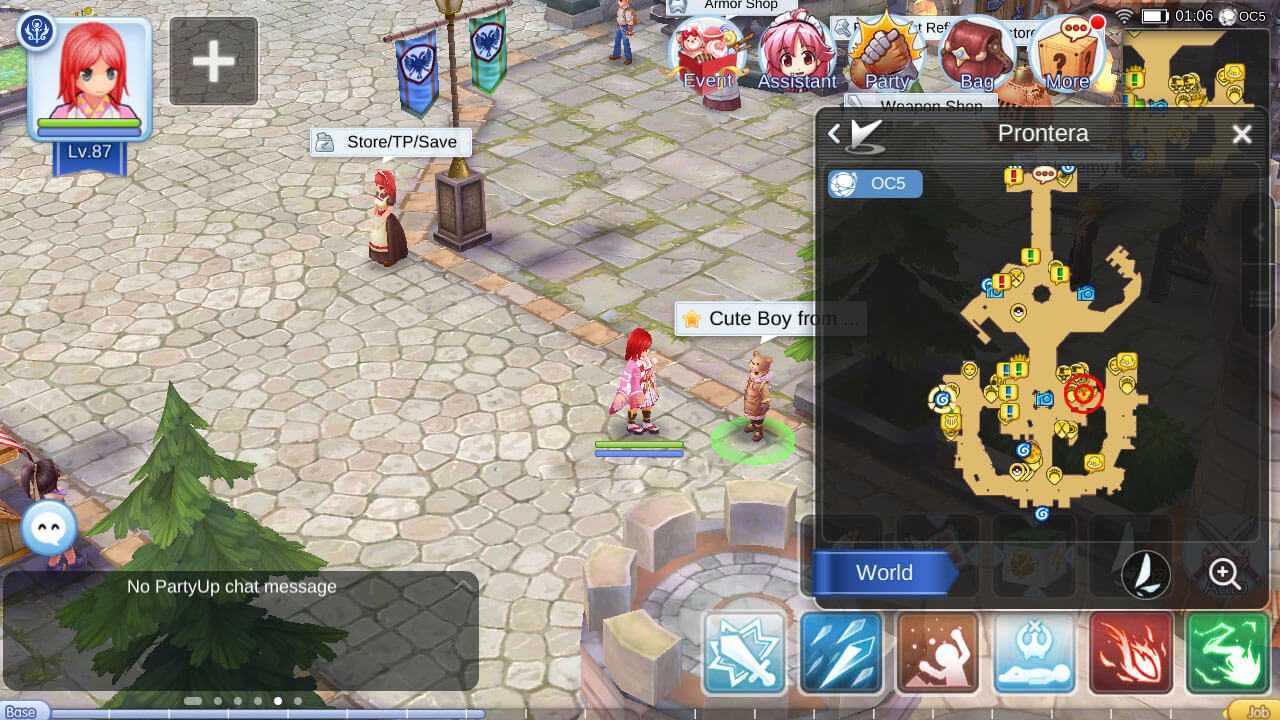Open the World map
The width and height of the screenshot is (1280, 720).
(x=883, y=573)
